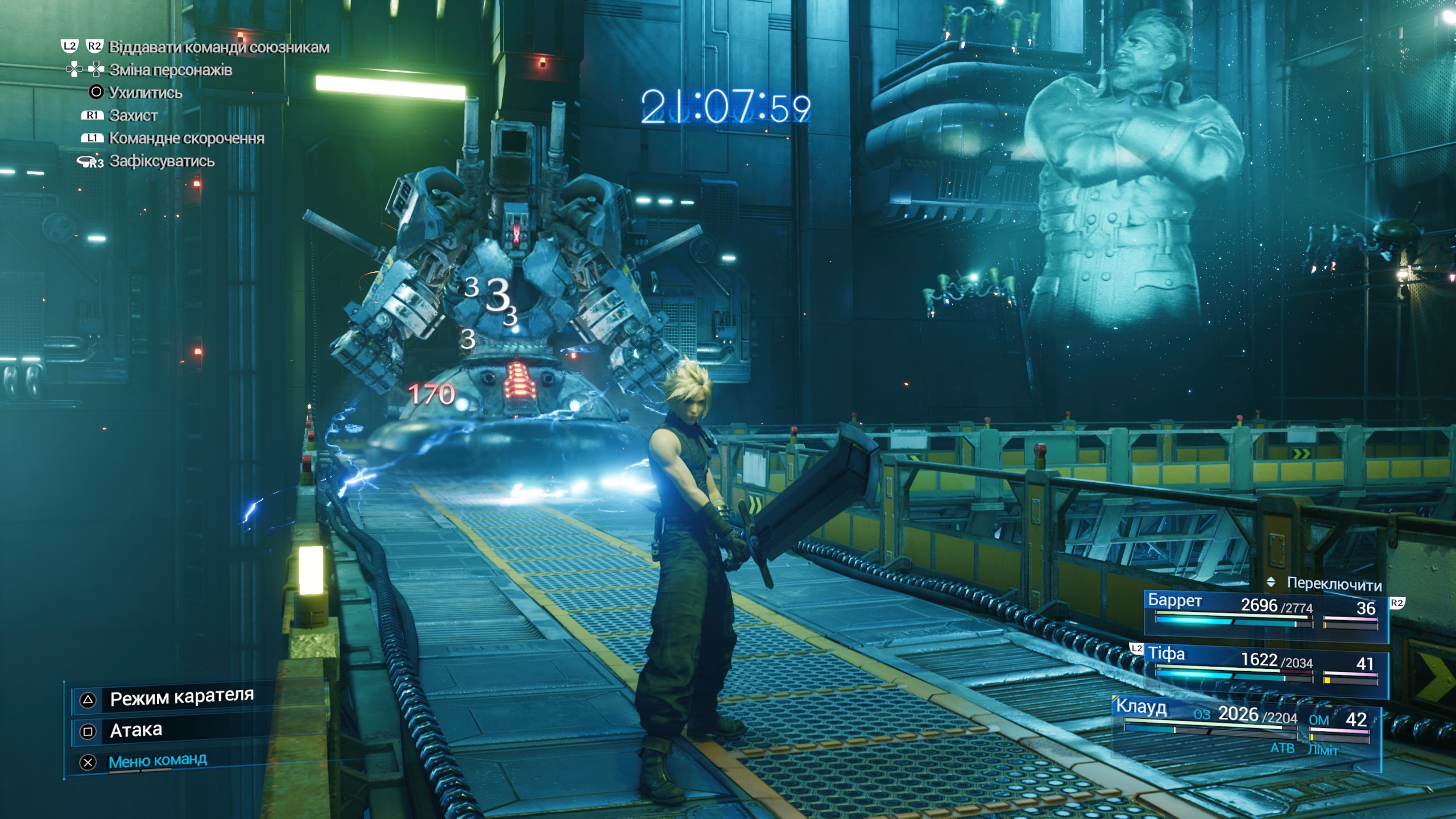The width and height of the screenshot is (1456, 819).
Task: Choose the Атака command
Action: pyautogui.click(x=136, y=730)
